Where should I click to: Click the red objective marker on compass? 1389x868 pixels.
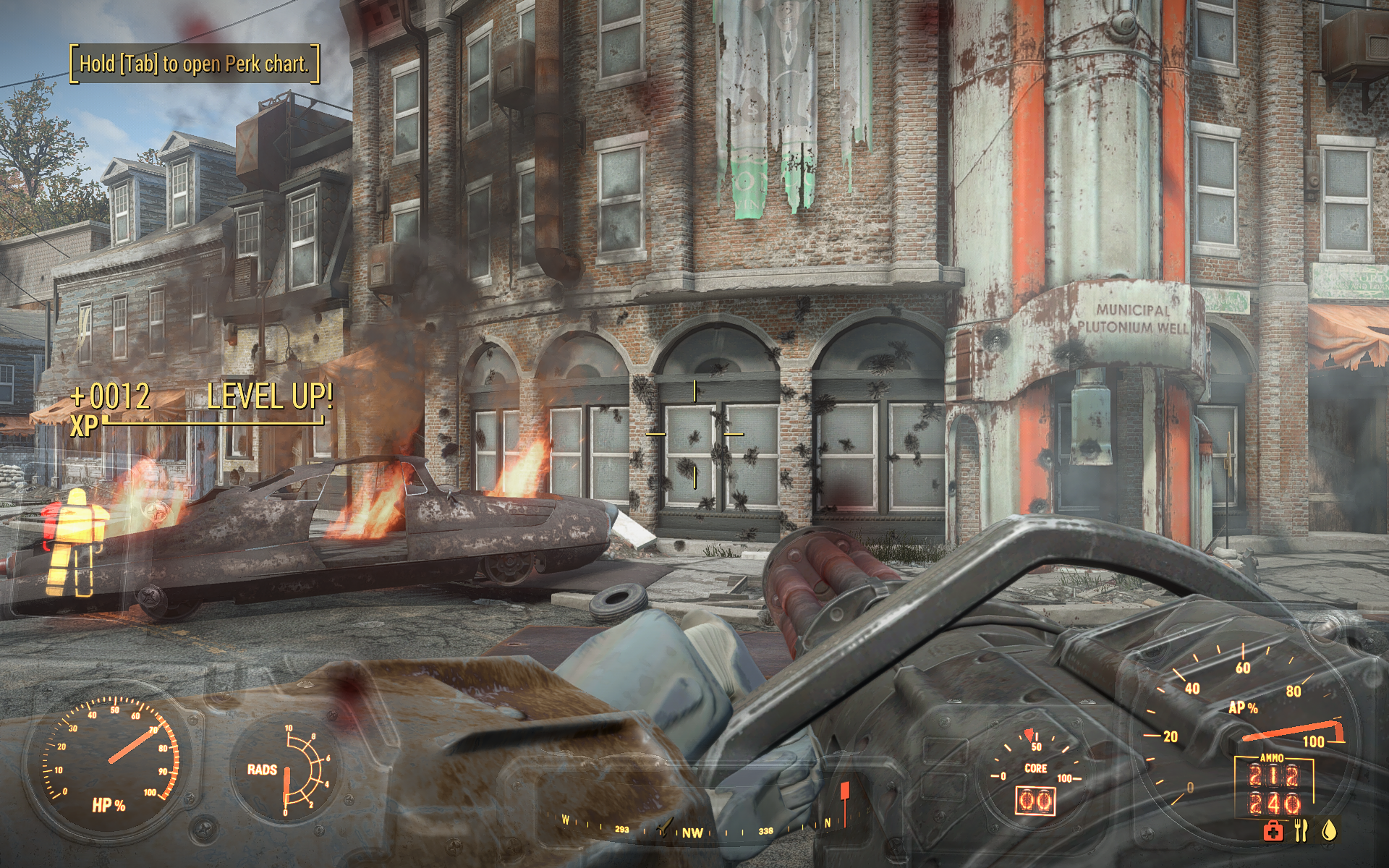point(844,793)
